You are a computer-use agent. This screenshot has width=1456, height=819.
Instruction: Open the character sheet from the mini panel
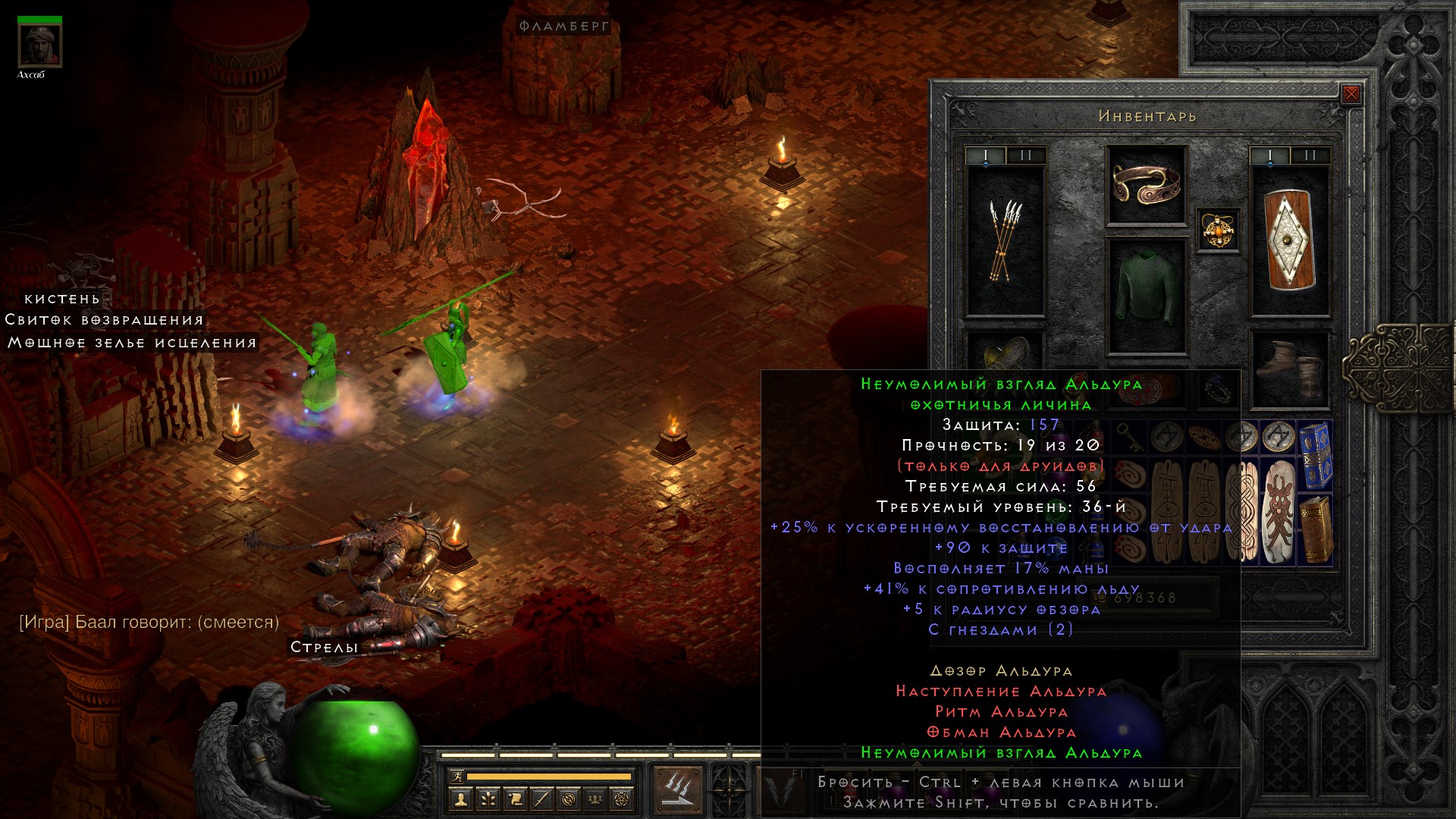point(460,799)
